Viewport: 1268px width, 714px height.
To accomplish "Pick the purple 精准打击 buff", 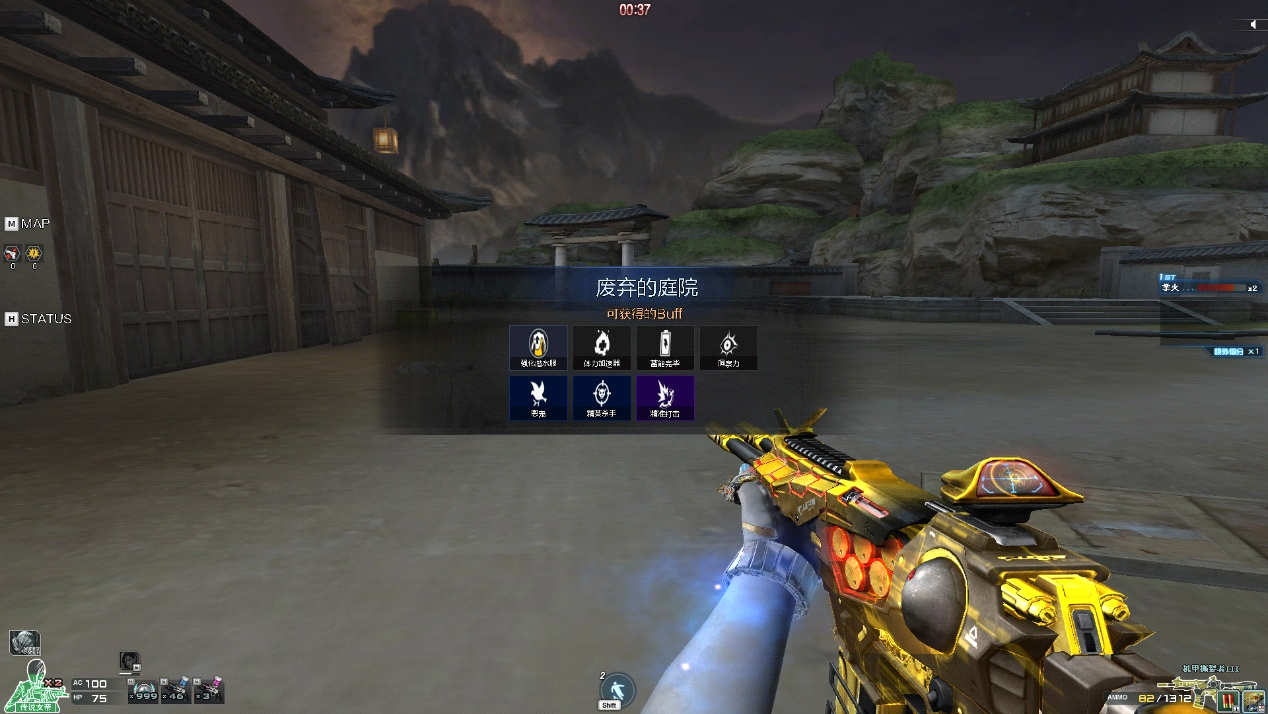I will pyautogui.click(x=664, y=397).
